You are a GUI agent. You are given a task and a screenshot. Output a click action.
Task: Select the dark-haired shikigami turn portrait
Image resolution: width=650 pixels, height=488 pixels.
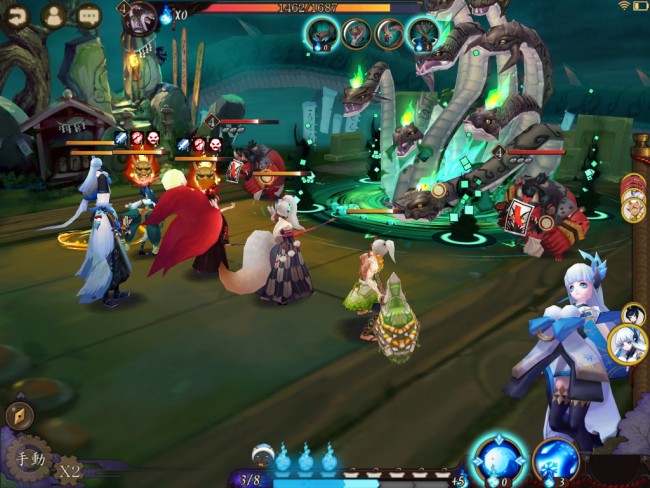632,314
